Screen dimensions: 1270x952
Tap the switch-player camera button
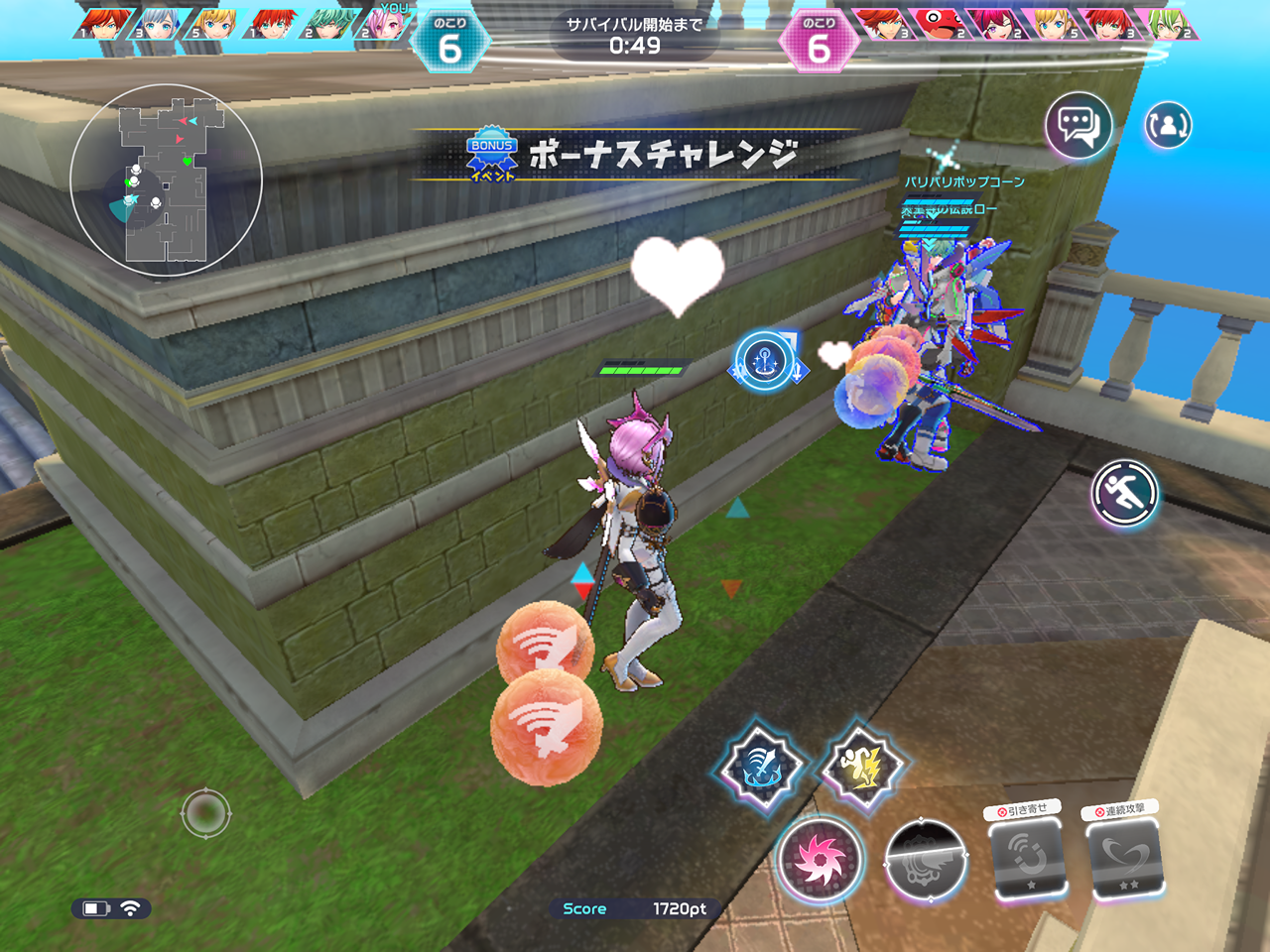[x=1168, y=126]
